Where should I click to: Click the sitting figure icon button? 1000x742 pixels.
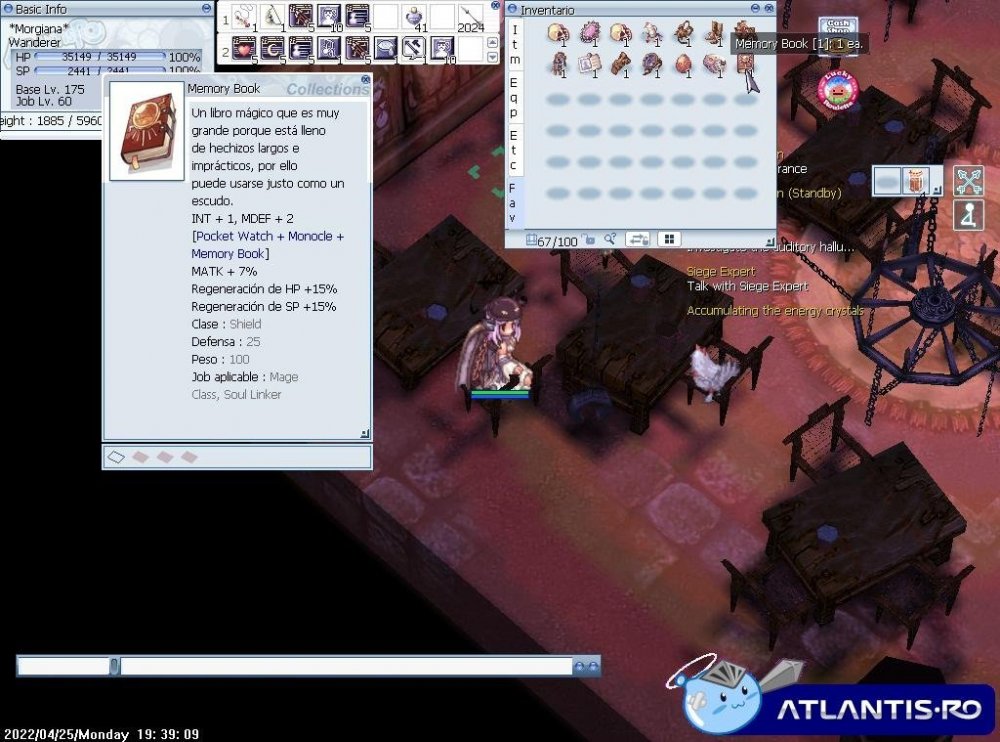pos(968,215)
